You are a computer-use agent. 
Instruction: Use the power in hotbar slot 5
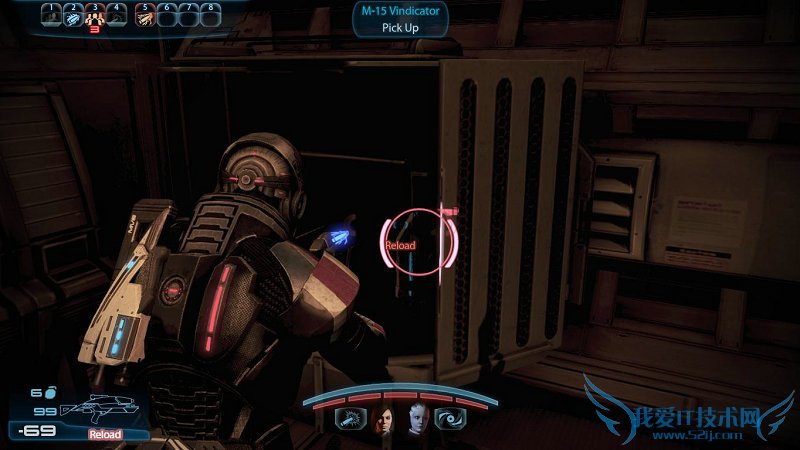click(x=144, y=17)
